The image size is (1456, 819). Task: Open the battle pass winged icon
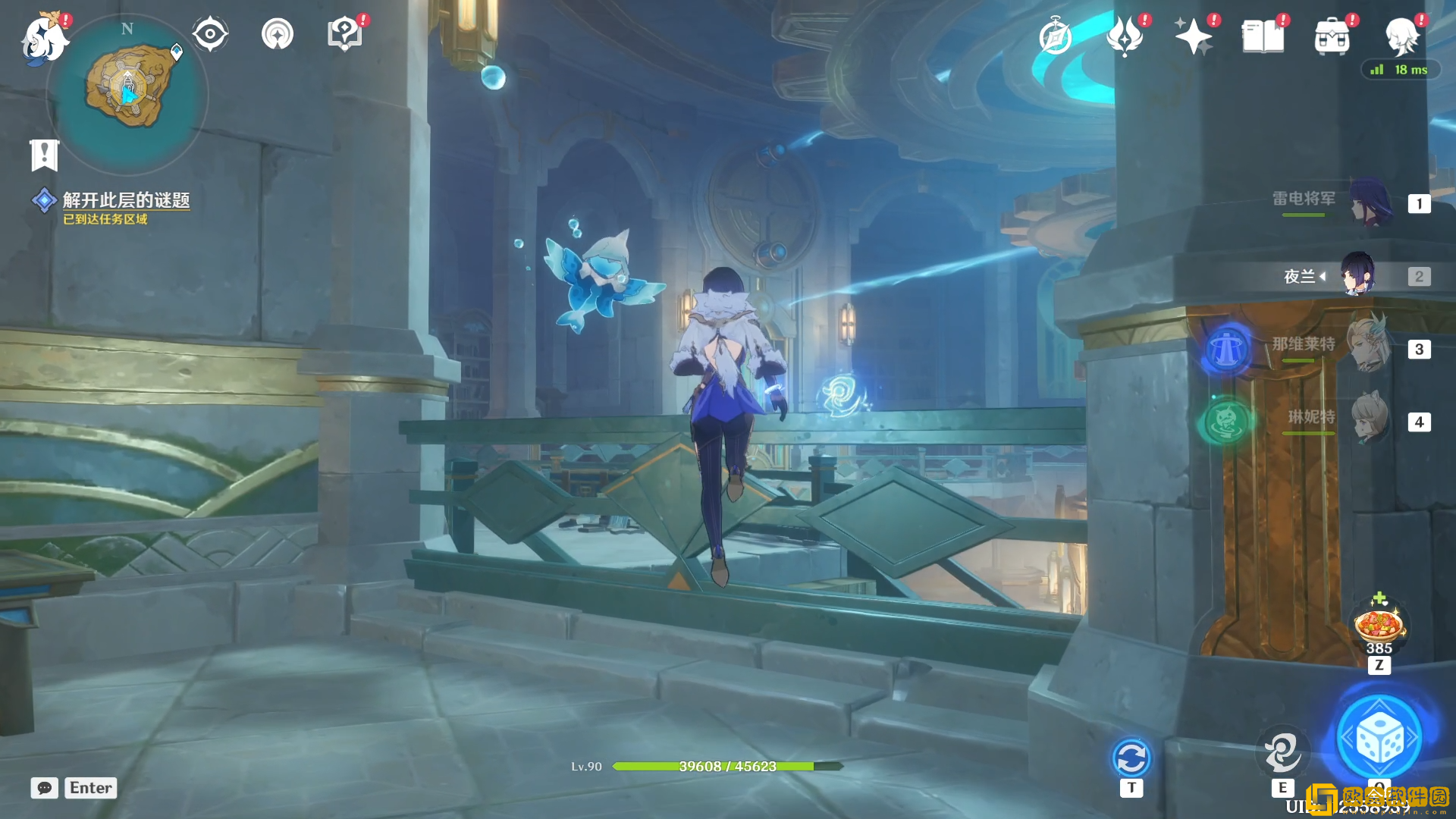click(1124, 36)
